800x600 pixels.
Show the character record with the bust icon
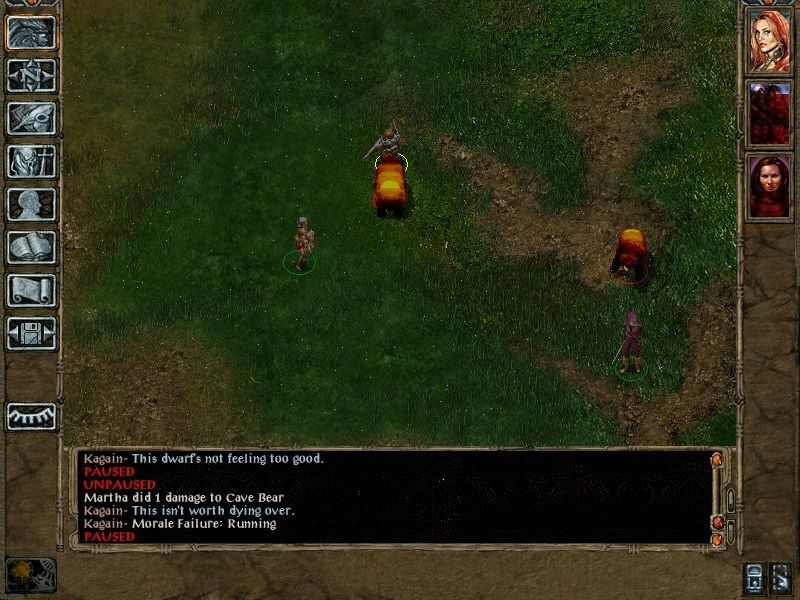tap(31, 204)
